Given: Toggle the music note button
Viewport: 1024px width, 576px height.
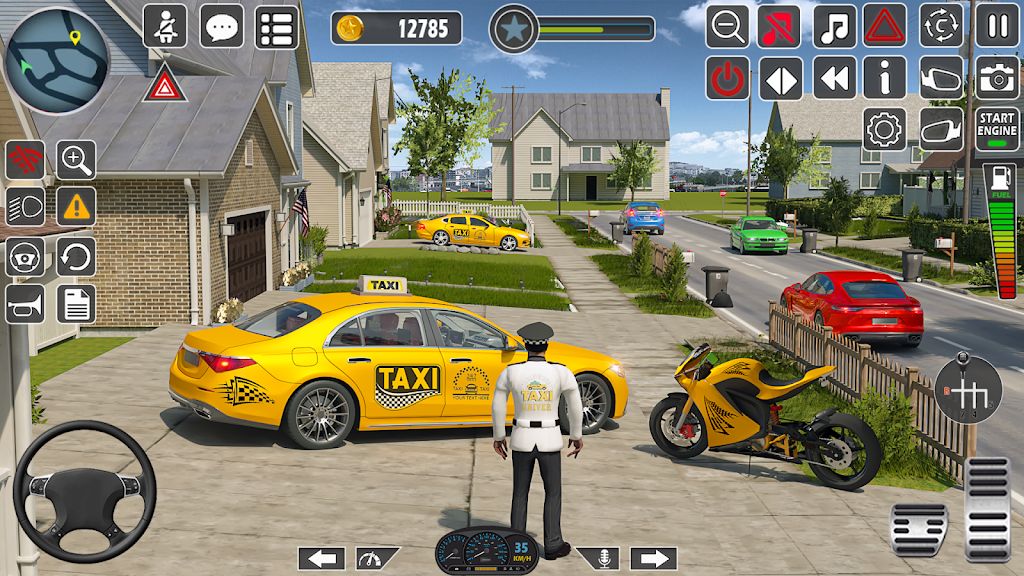Looking at the screenshot, I should [834, 26].
